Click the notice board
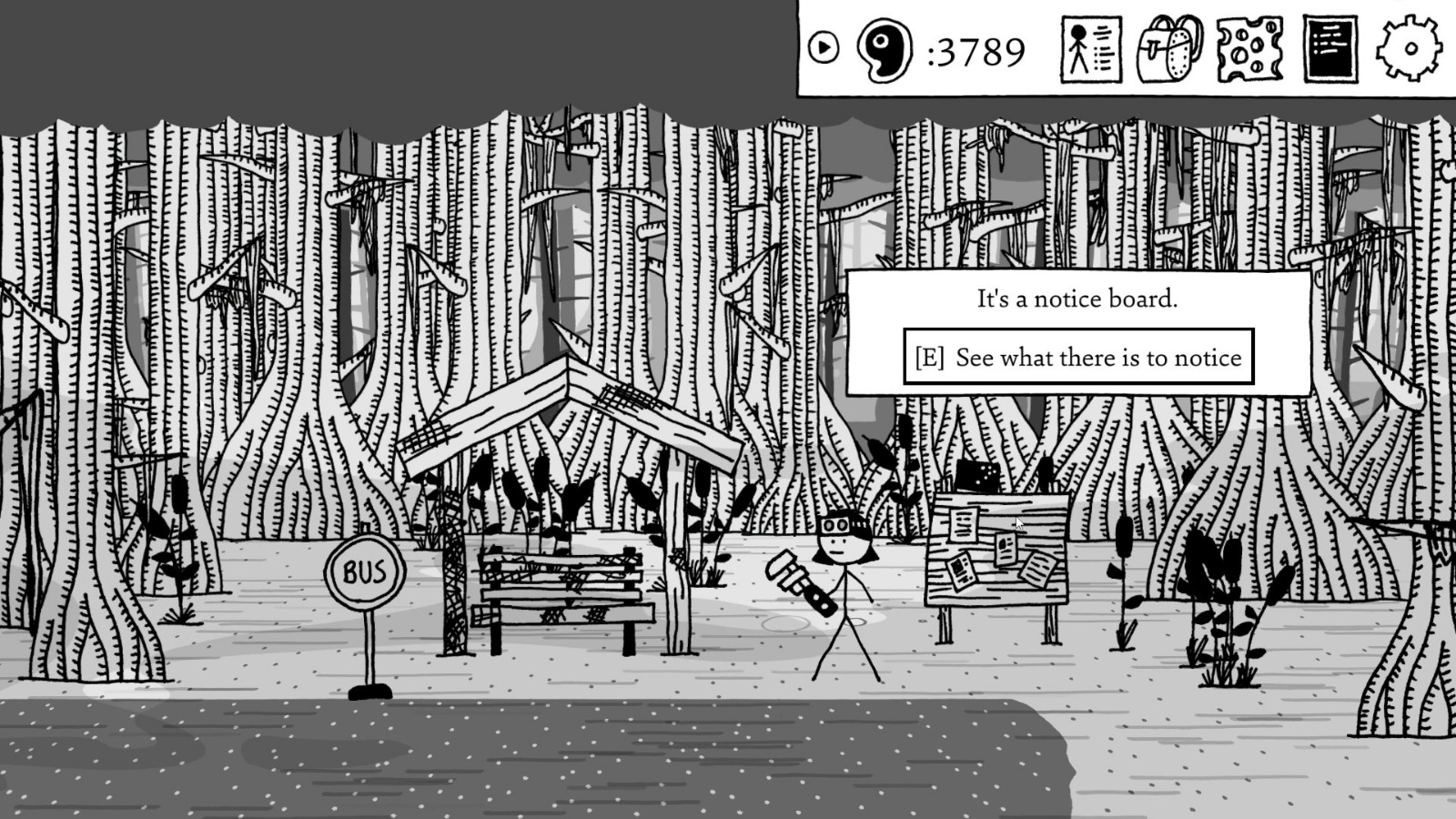 click(x=996, y=555)
